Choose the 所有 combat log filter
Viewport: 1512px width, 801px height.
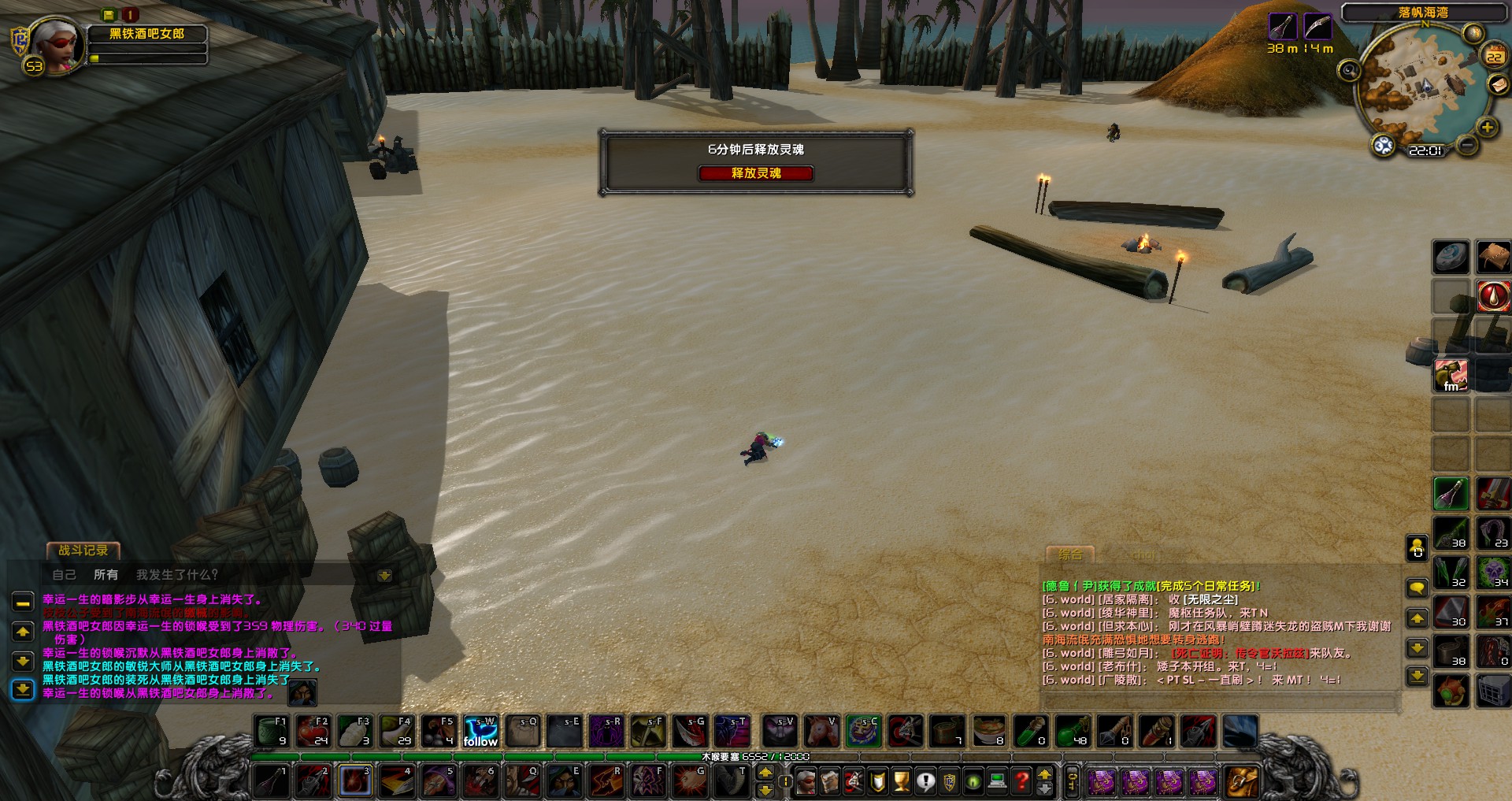106,575
